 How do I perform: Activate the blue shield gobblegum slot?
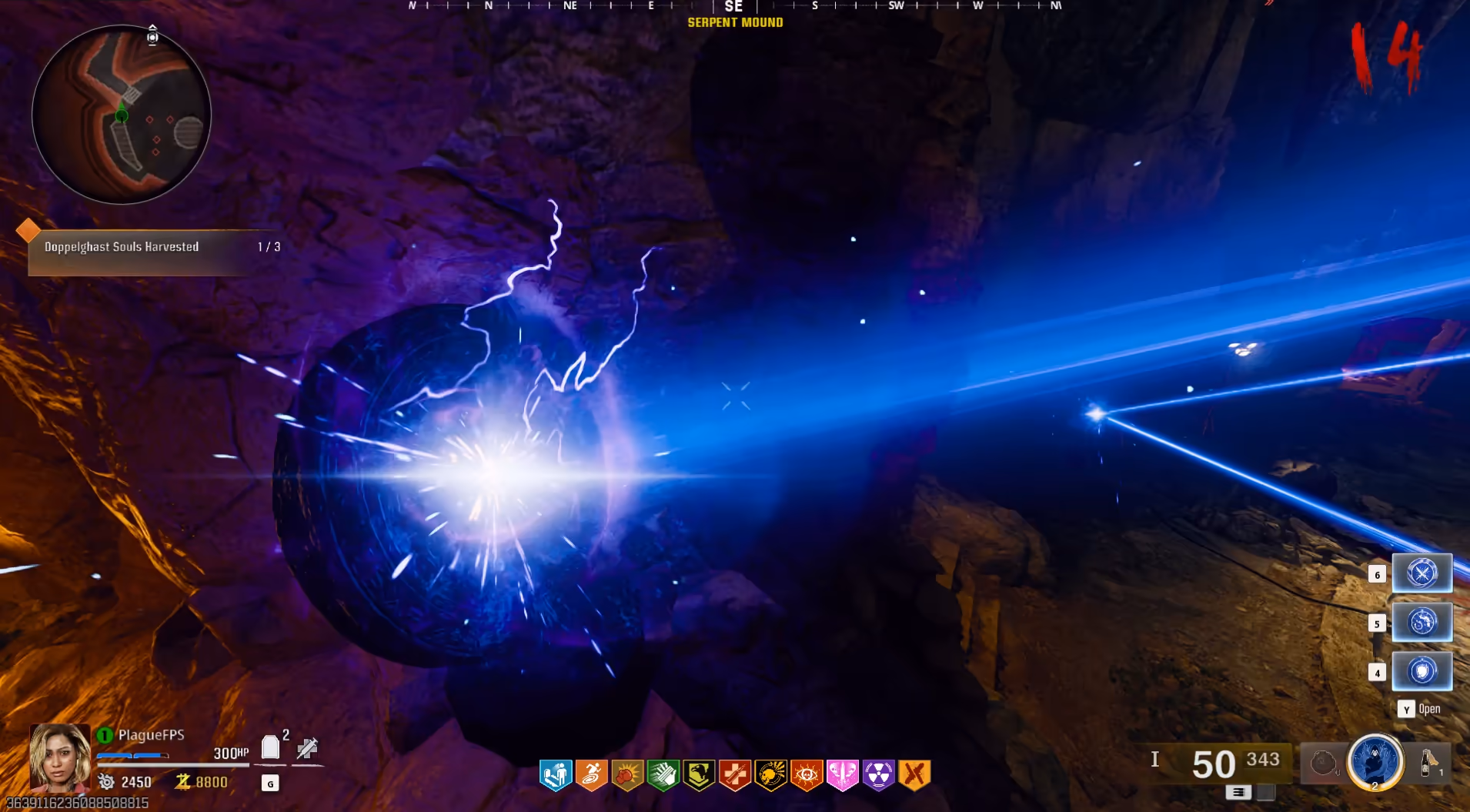(x=1422, y=671)
